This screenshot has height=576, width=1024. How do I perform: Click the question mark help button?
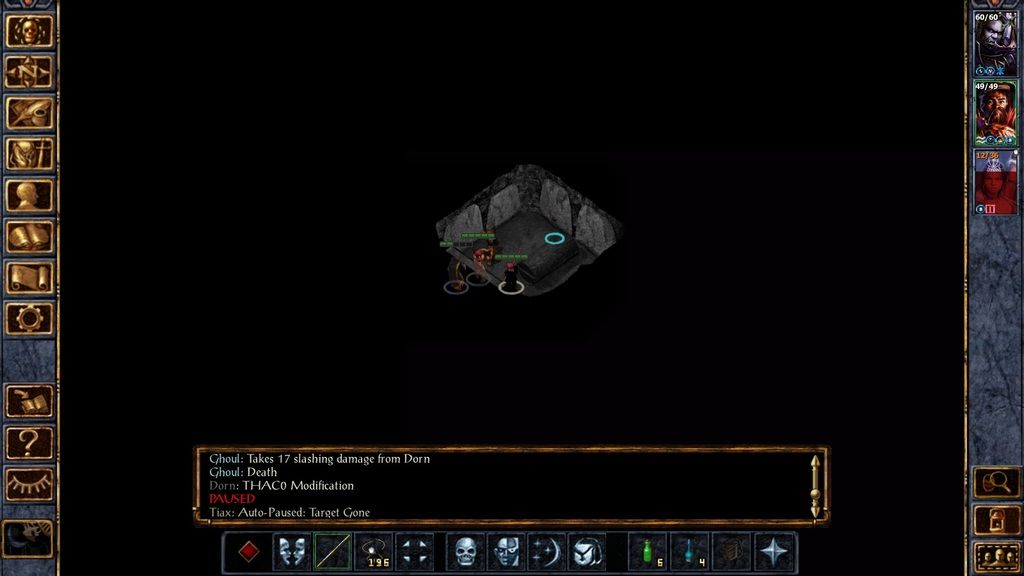[x=29, y=442]
